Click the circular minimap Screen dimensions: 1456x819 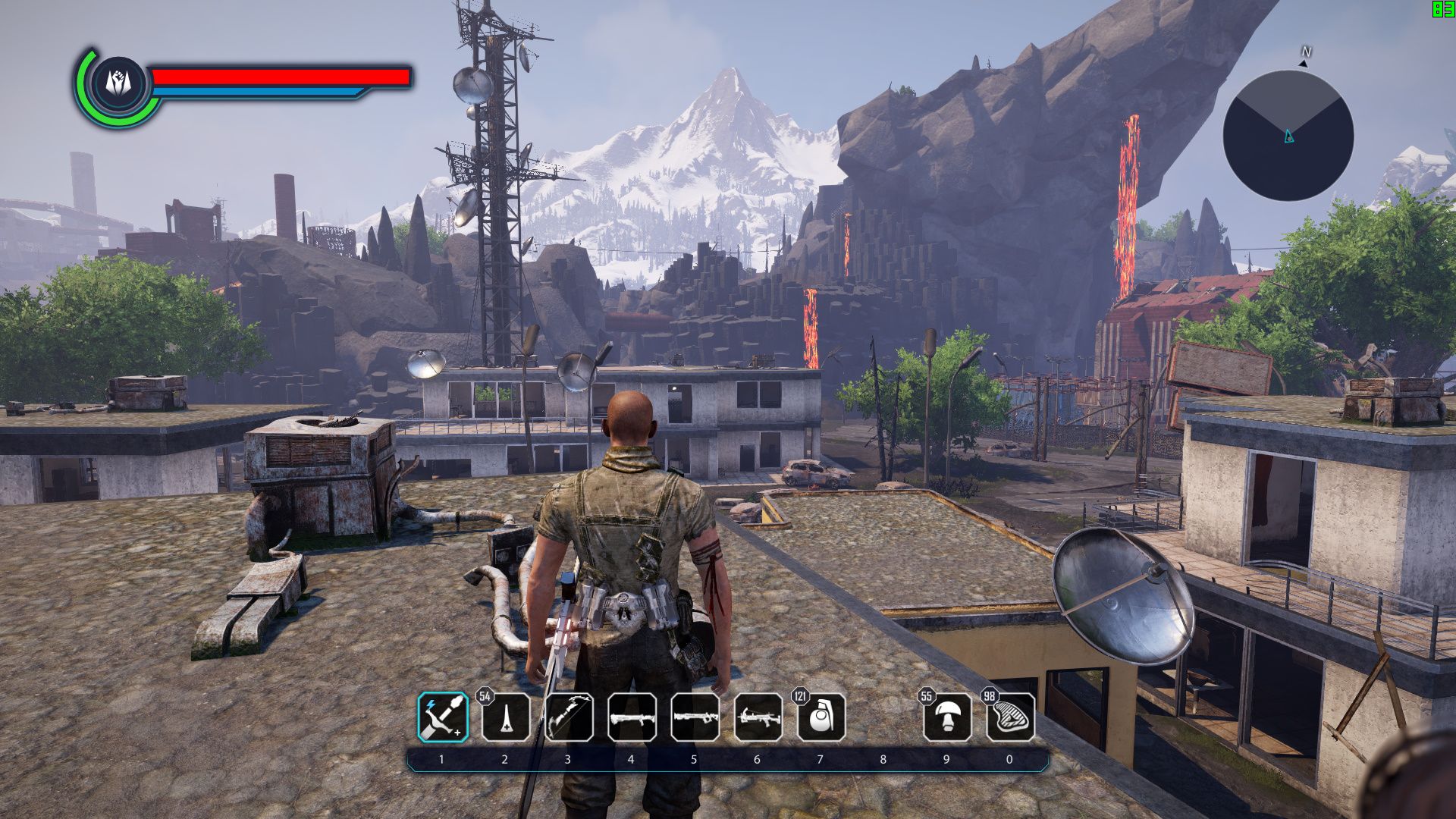(x=1288, y=136)
